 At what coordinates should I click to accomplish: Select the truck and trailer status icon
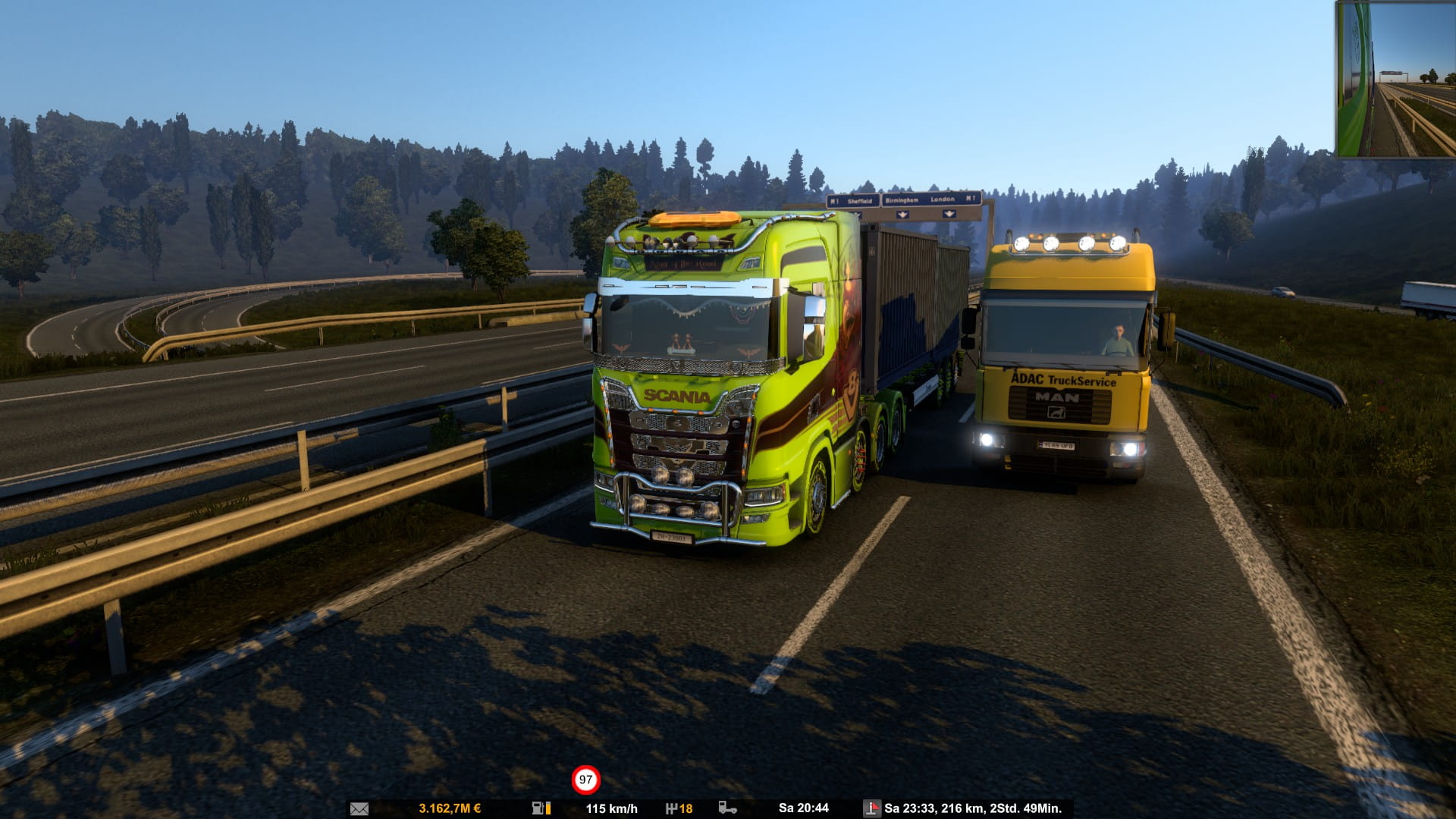click(x=727, y=808)
